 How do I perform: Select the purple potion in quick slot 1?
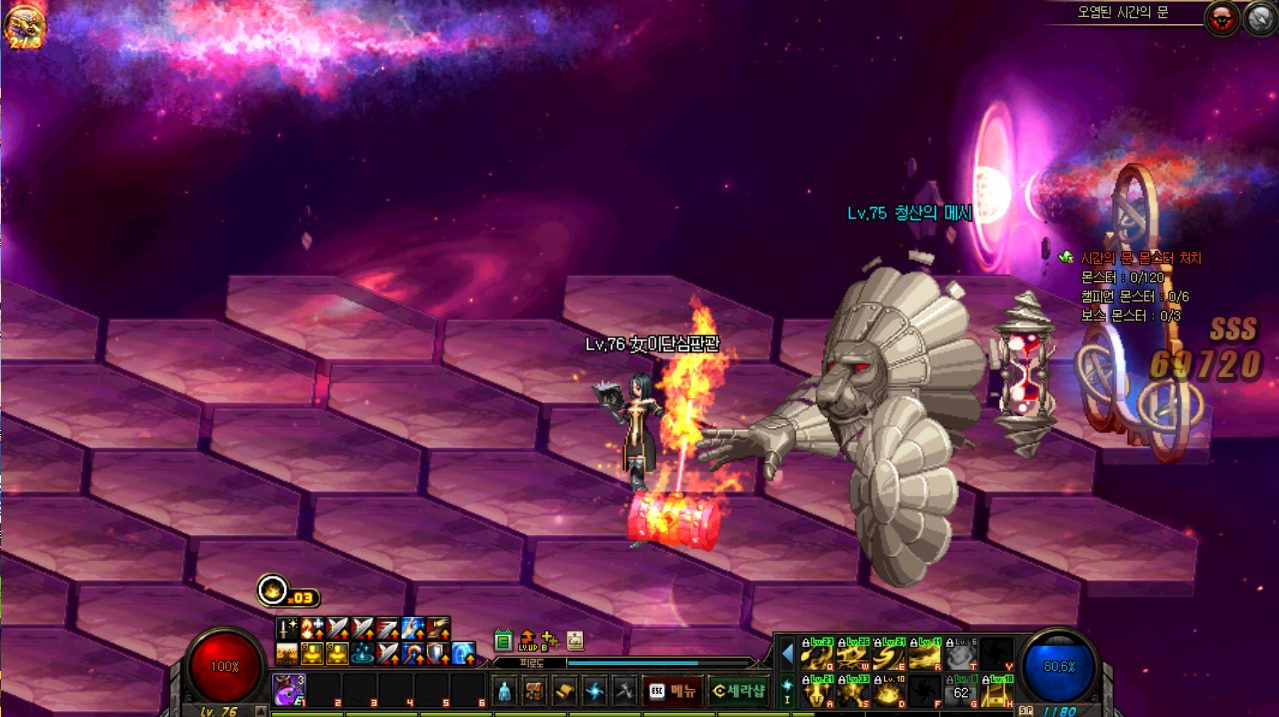(x=288, y=689)
